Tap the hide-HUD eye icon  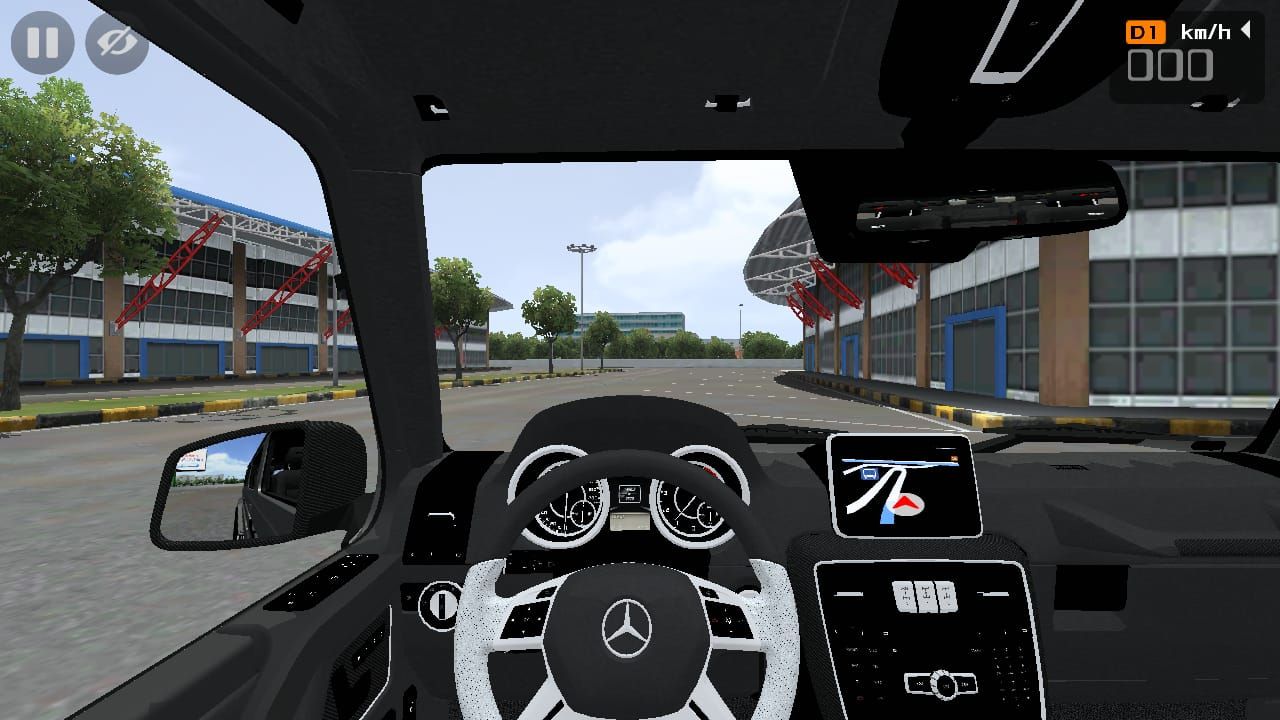pos(117,42)
